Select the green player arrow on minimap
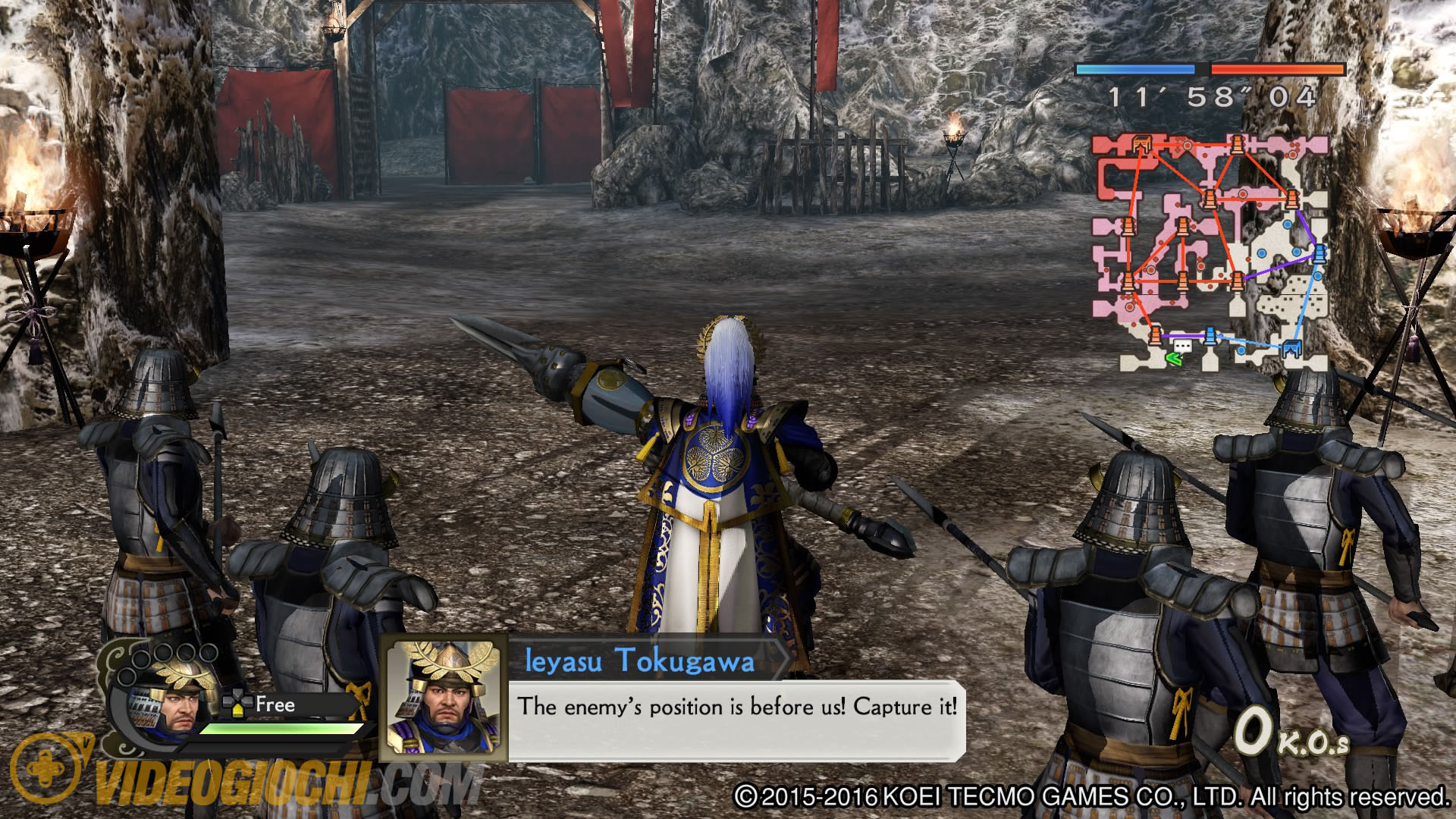1456x819 pixels. tap(1174, 359)
